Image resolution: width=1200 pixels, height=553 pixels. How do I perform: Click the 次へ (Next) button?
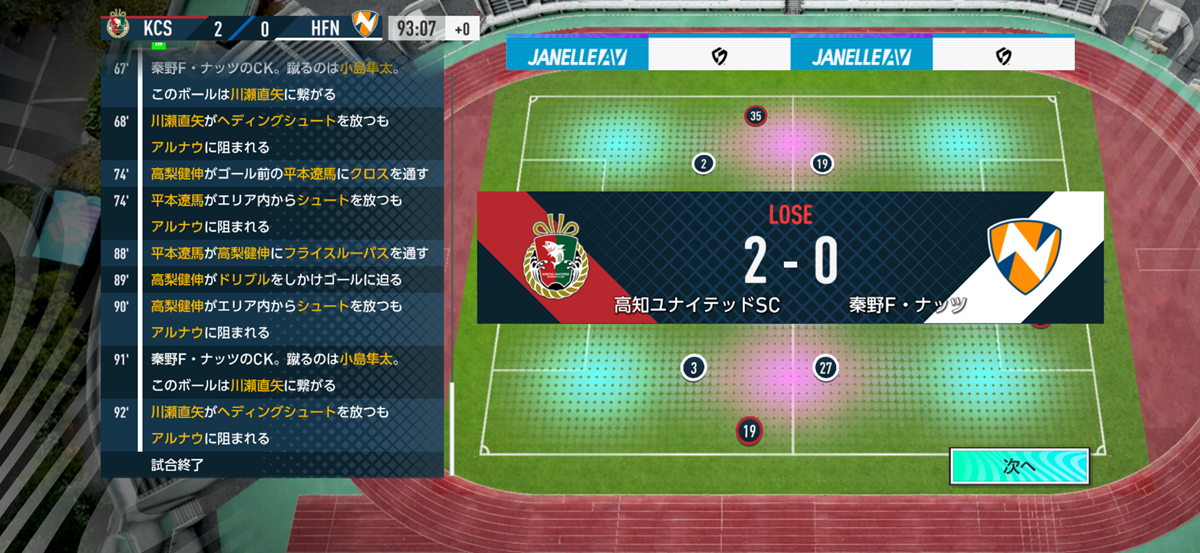pyautogui.click(x=1017, y=466)
